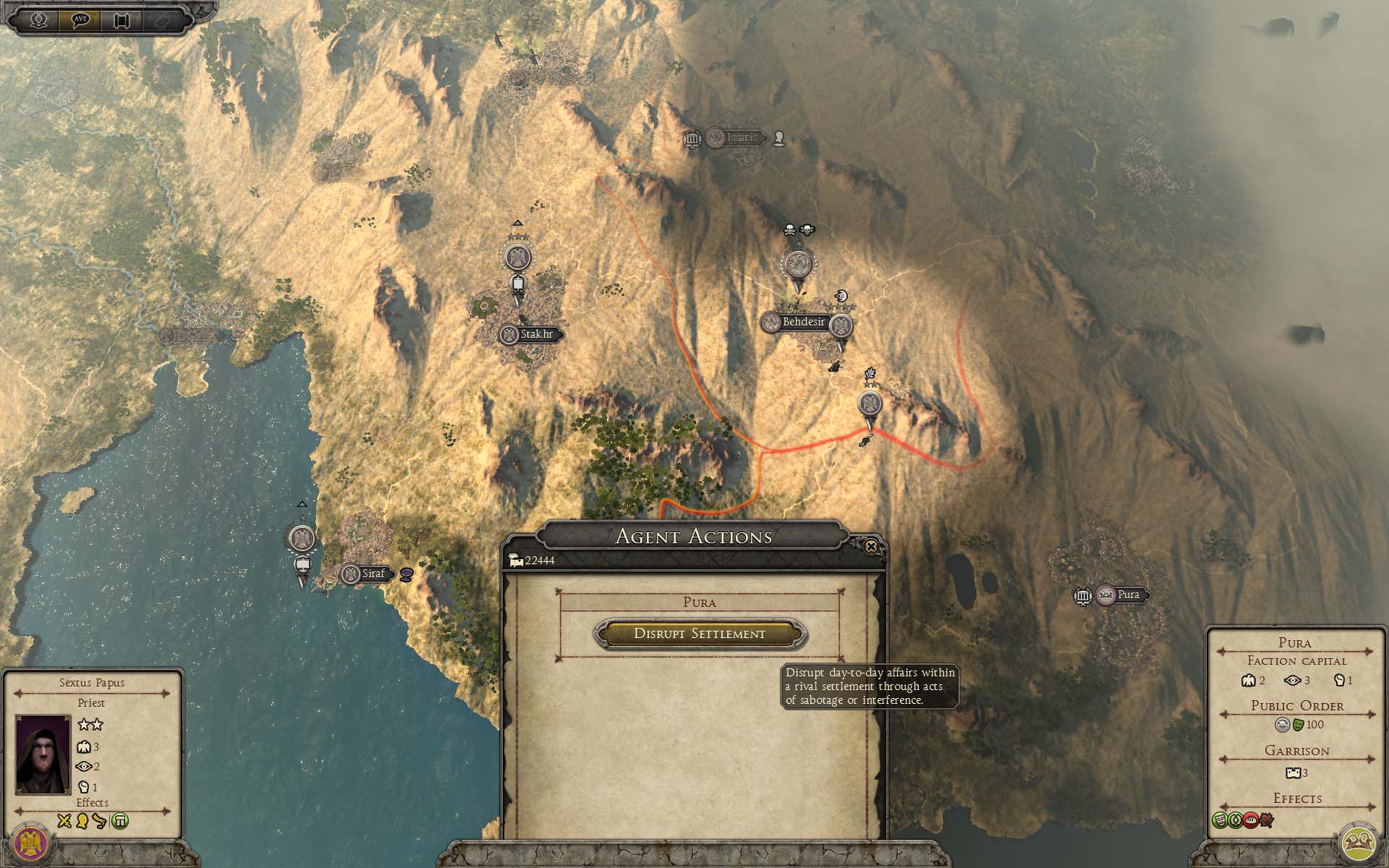1389x868 pixels.
Task: Close the Agent Actions panel
Action: coord(871,546)
